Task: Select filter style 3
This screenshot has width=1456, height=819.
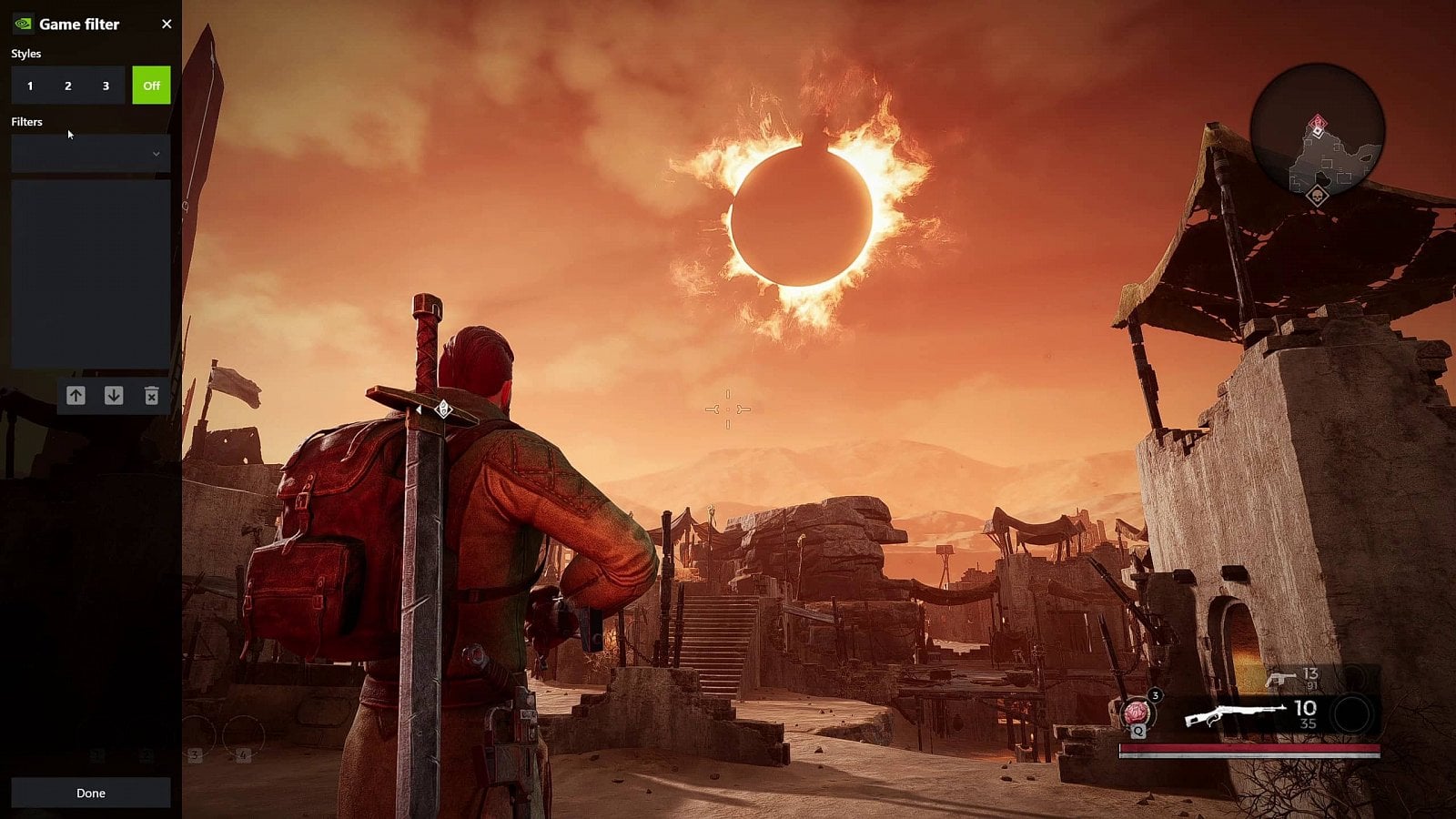Action: (106, 86)
